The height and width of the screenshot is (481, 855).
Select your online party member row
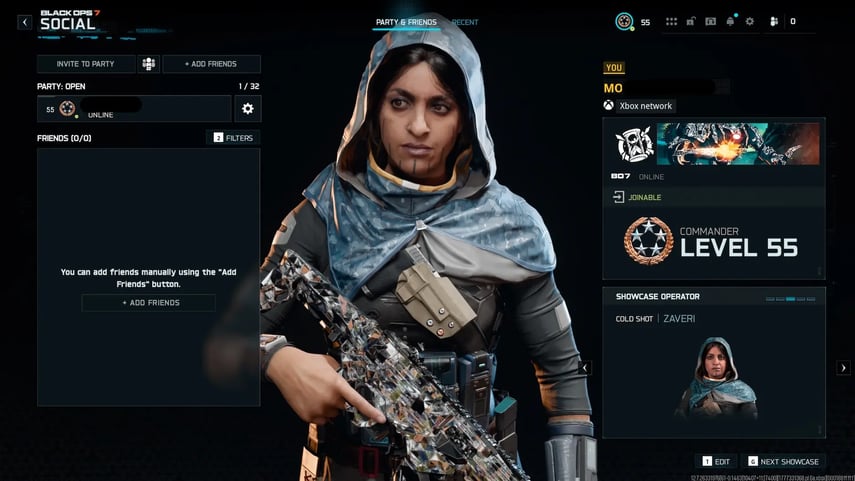coord(134,109)
